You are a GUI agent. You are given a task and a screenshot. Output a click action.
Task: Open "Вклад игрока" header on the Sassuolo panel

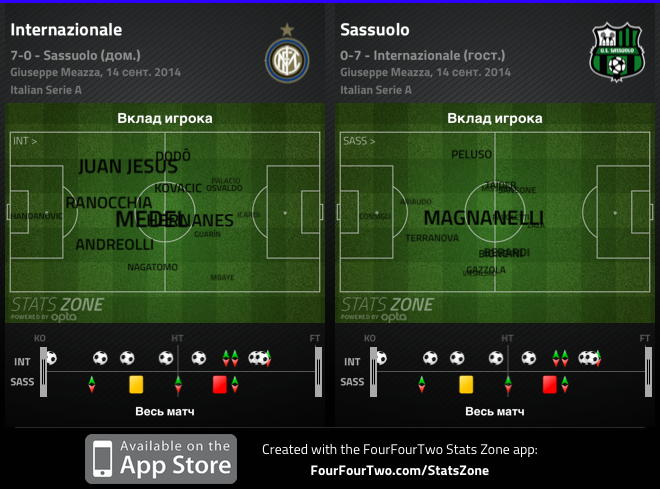495,118
